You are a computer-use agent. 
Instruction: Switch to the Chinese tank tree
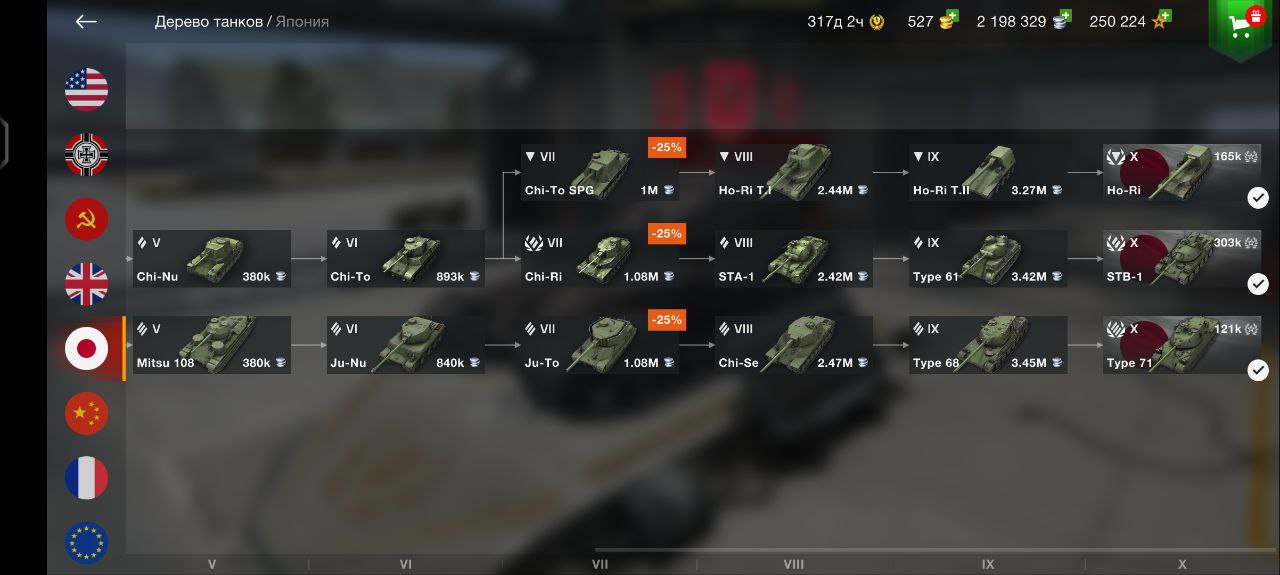[x=87, y=413]
